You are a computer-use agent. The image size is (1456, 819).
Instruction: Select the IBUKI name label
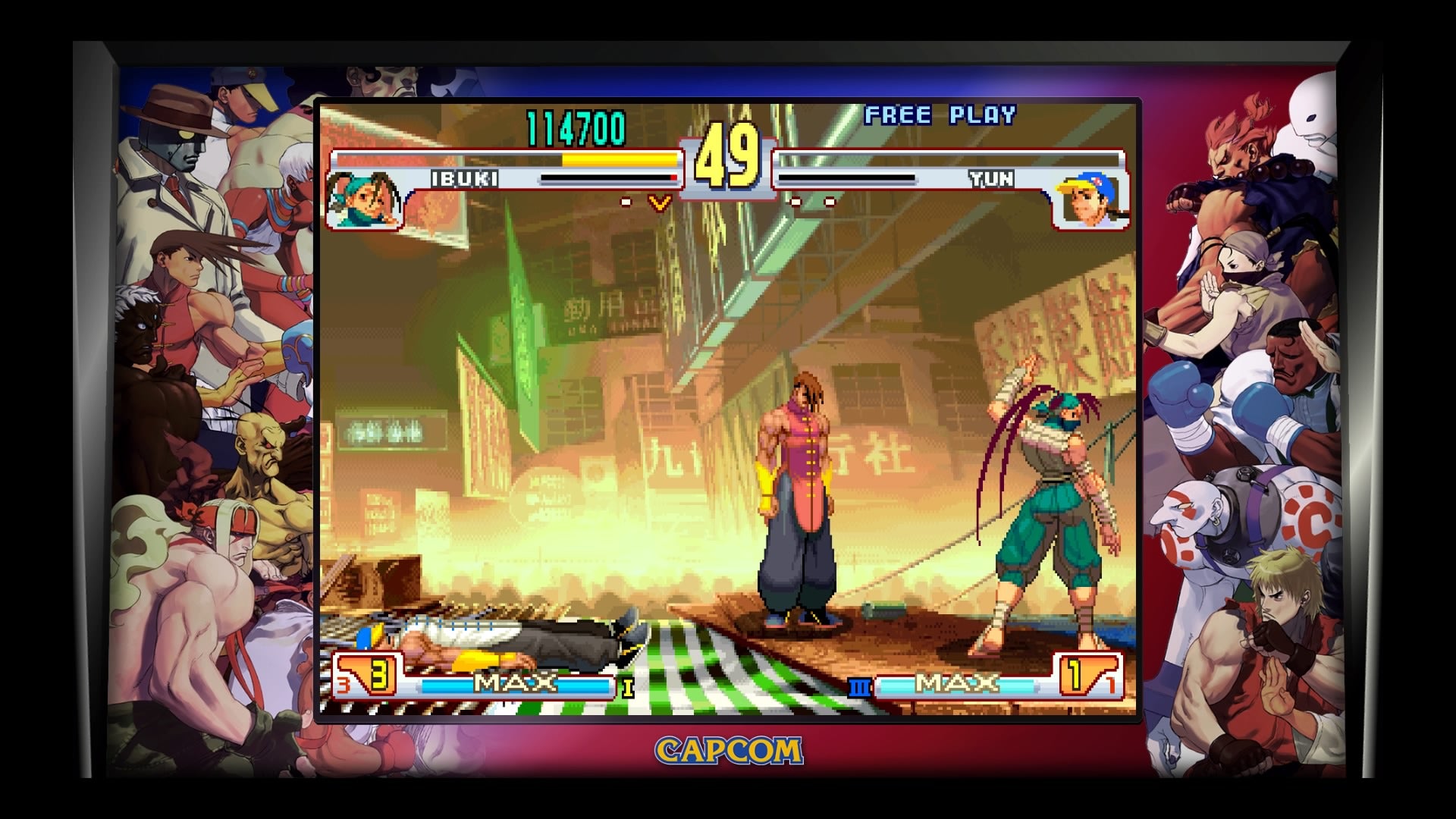coord(465,180)
